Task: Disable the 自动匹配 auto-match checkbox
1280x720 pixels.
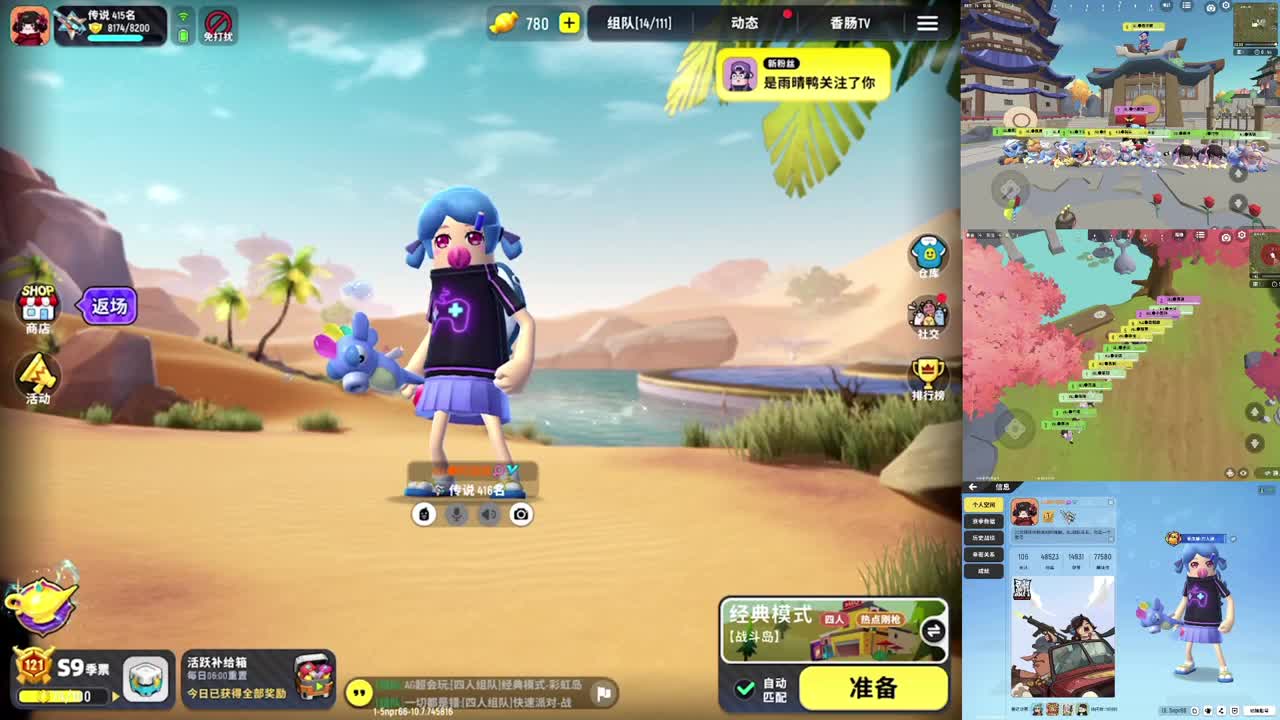Action: click(x=747, y=688)
